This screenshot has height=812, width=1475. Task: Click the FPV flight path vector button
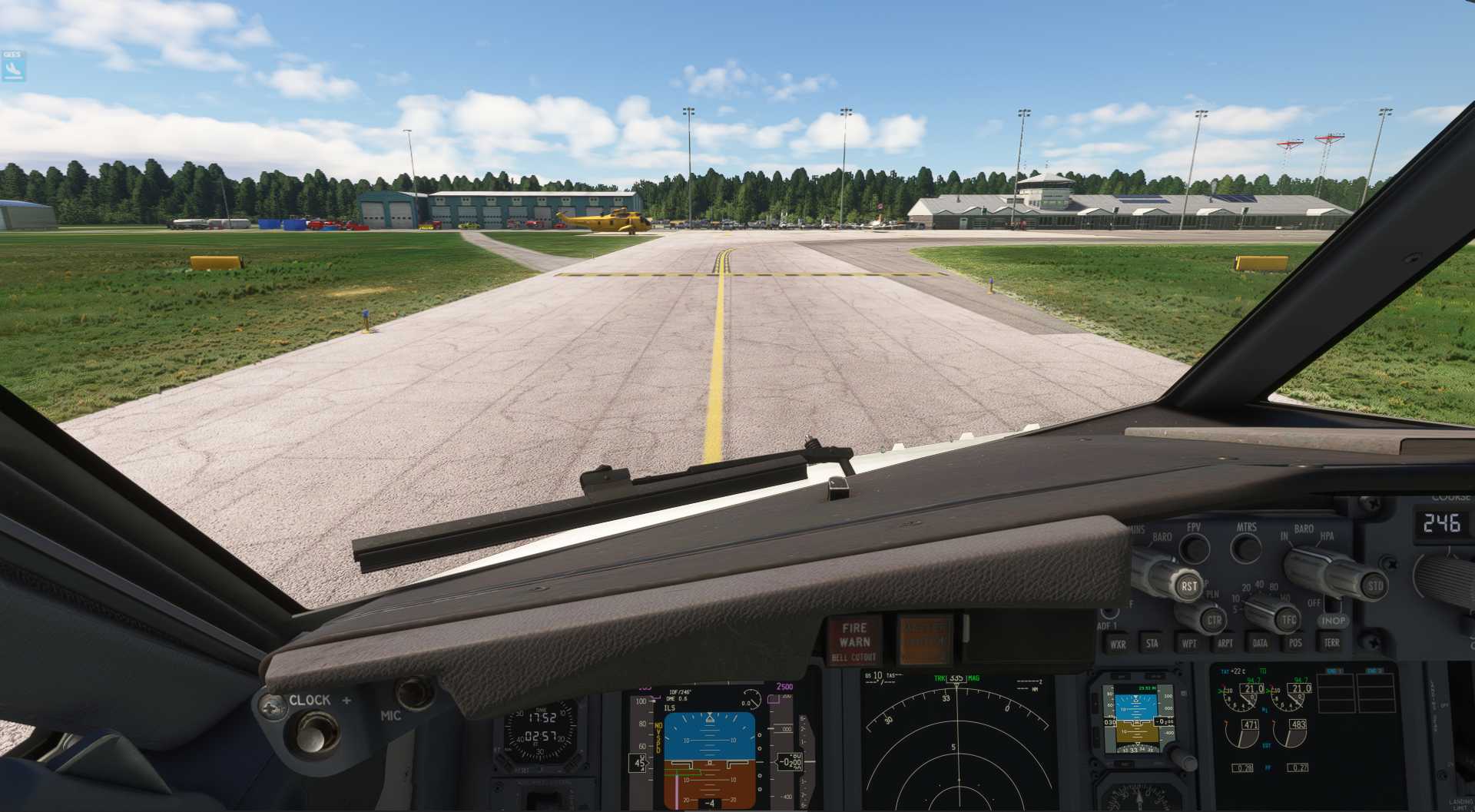tap(1194, 547)
